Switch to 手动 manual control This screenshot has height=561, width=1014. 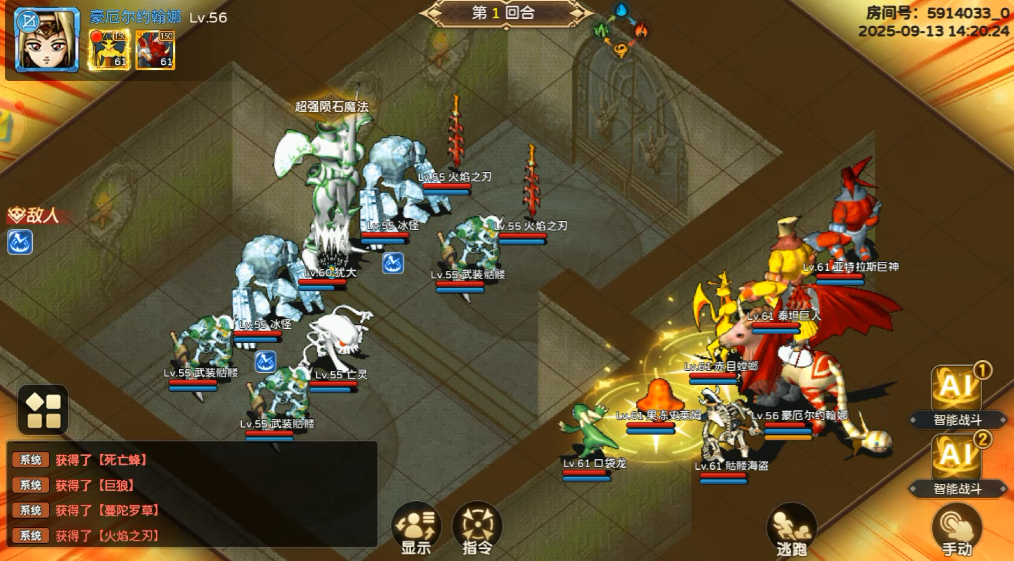pos(956,529)
